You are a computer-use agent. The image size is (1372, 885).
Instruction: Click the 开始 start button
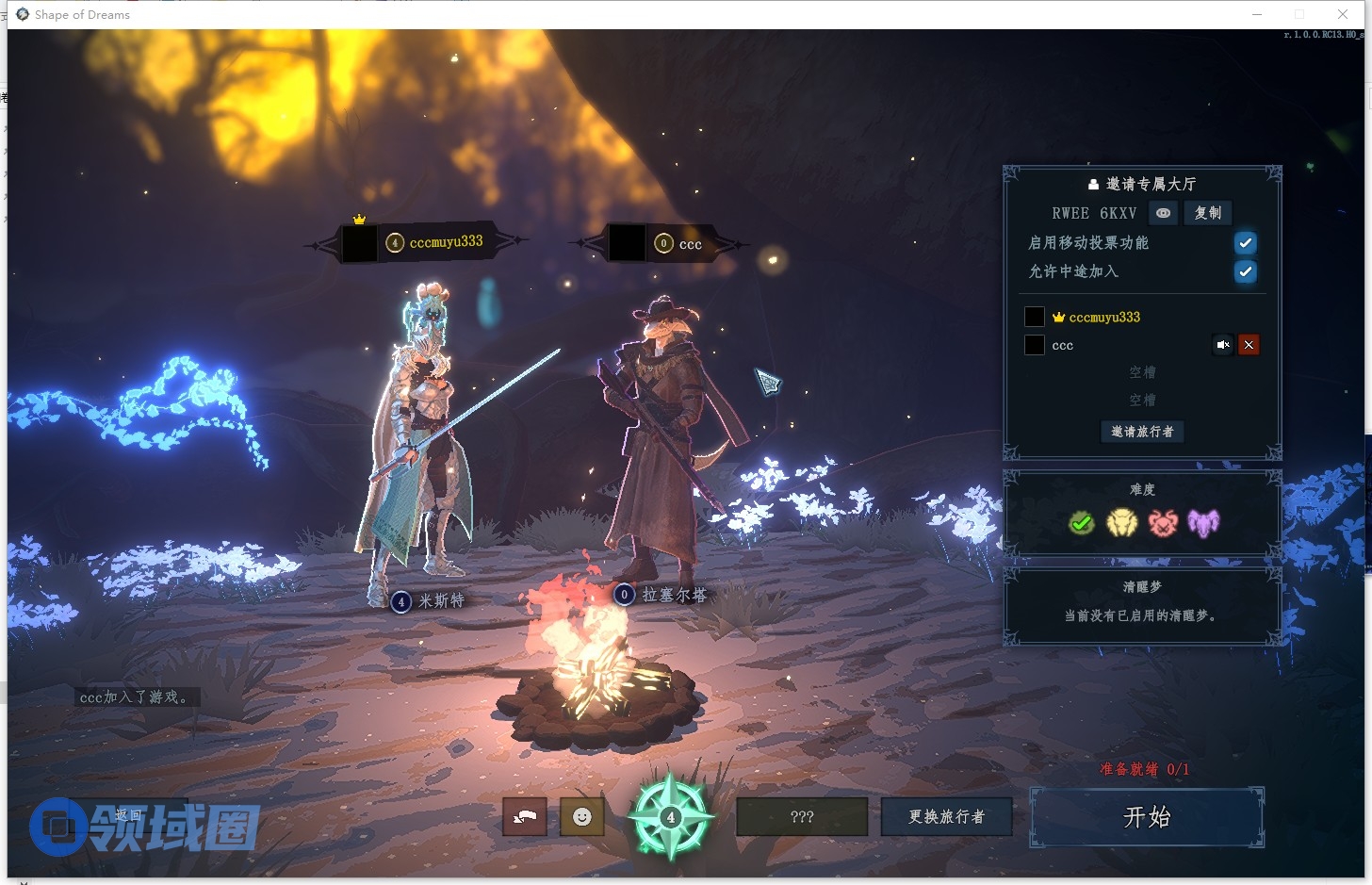point(1146,817)
